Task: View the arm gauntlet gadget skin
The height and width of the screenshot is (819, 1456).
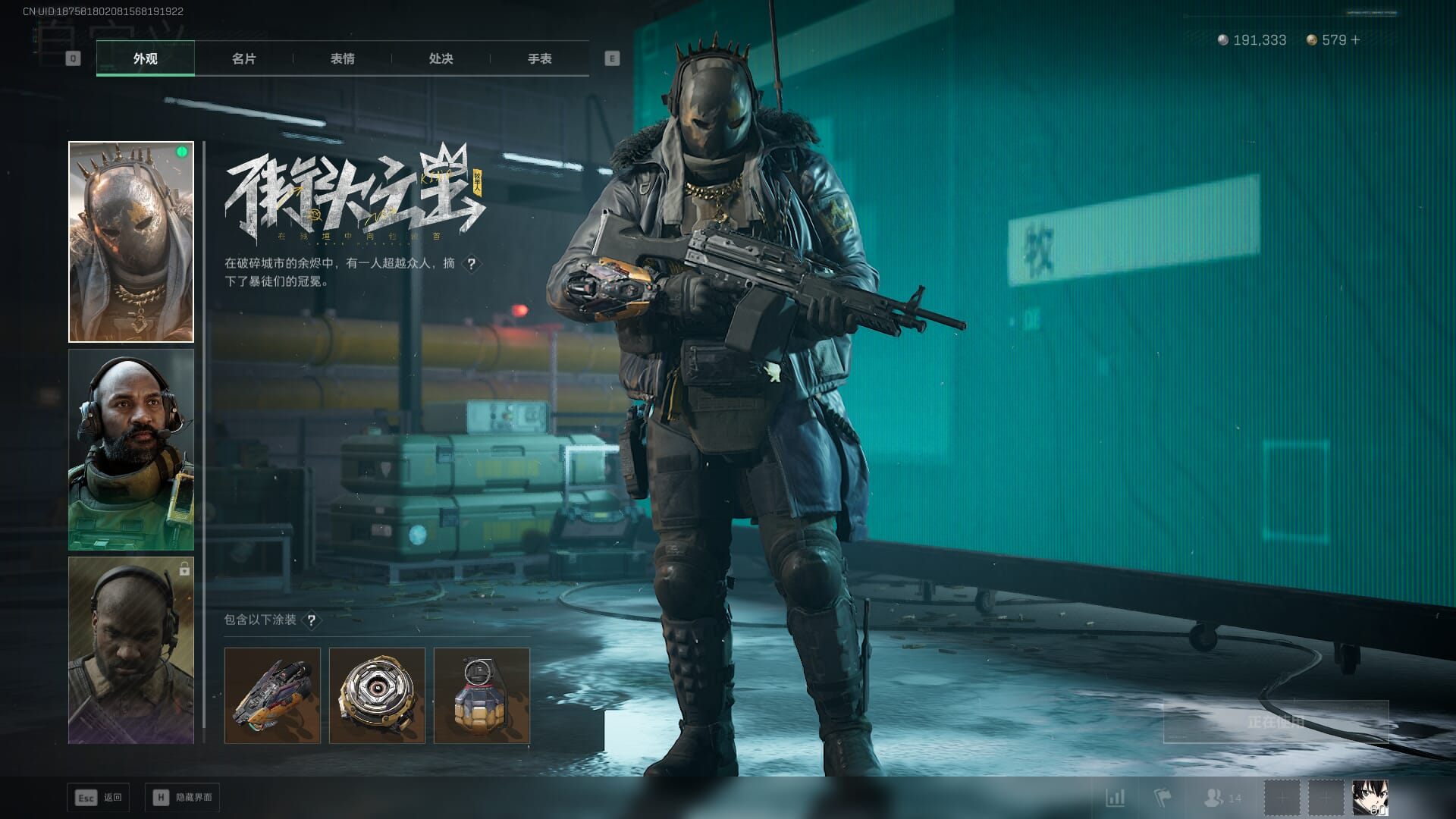Action: [x=272, y=695]
